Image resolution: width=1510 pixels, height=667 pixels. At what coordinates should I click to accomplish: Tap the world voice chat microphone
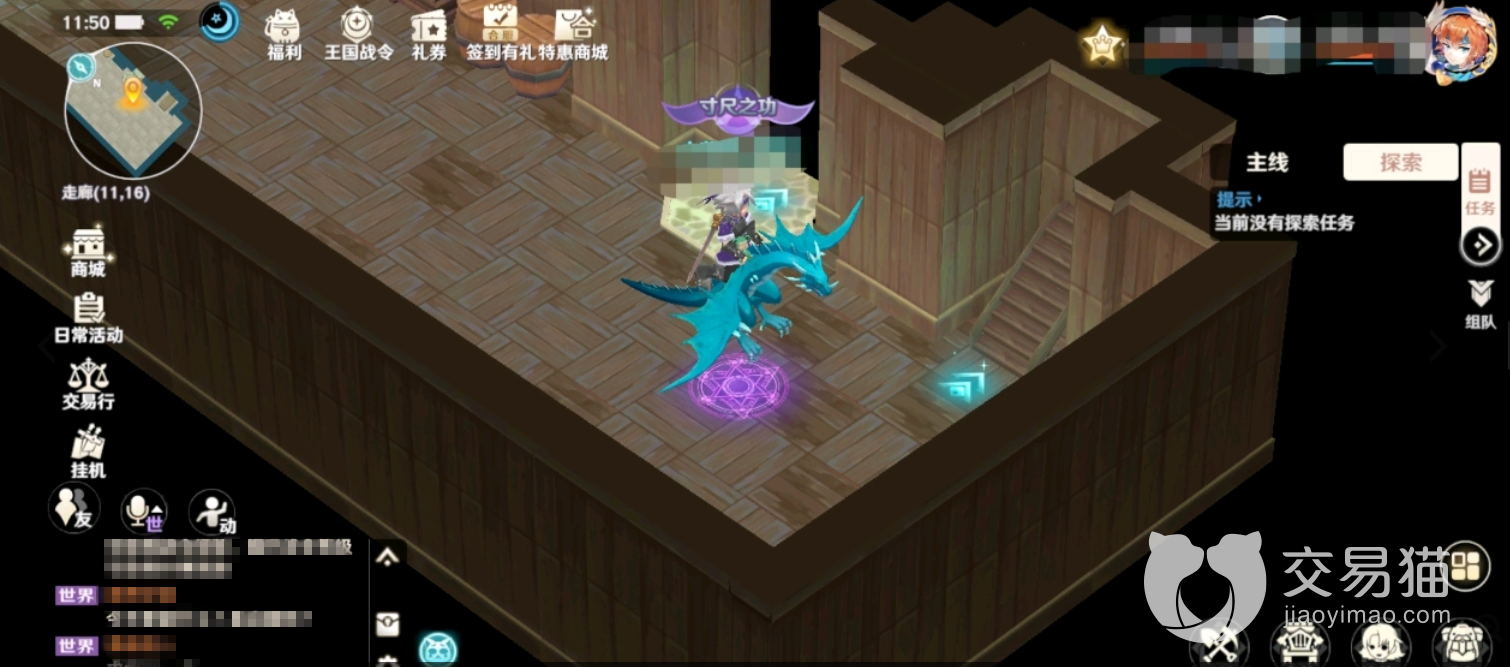pyautogui.click(x=143, y=512)
